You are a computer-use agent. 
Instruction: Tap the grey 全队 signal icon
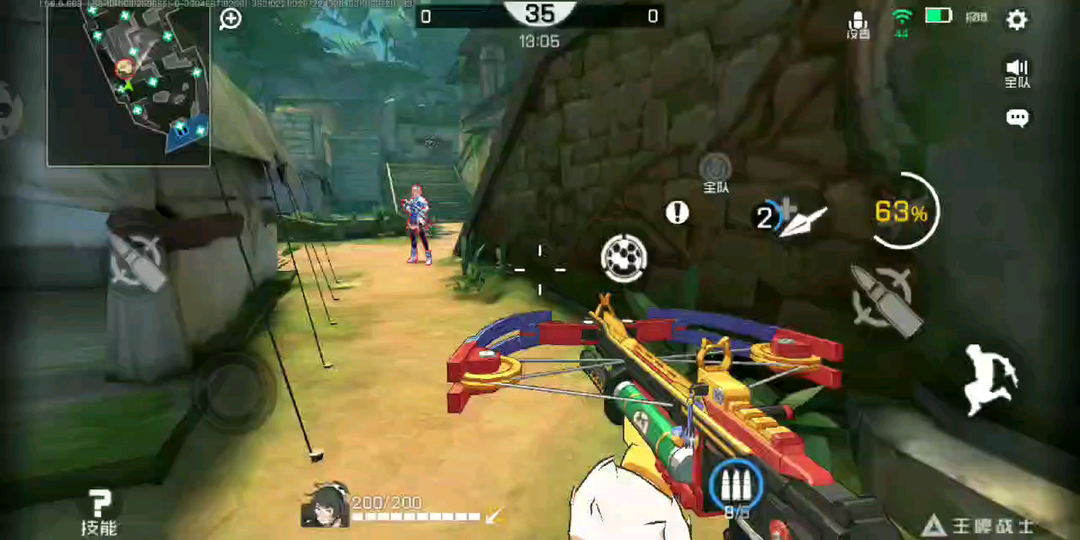click(715, 168)
